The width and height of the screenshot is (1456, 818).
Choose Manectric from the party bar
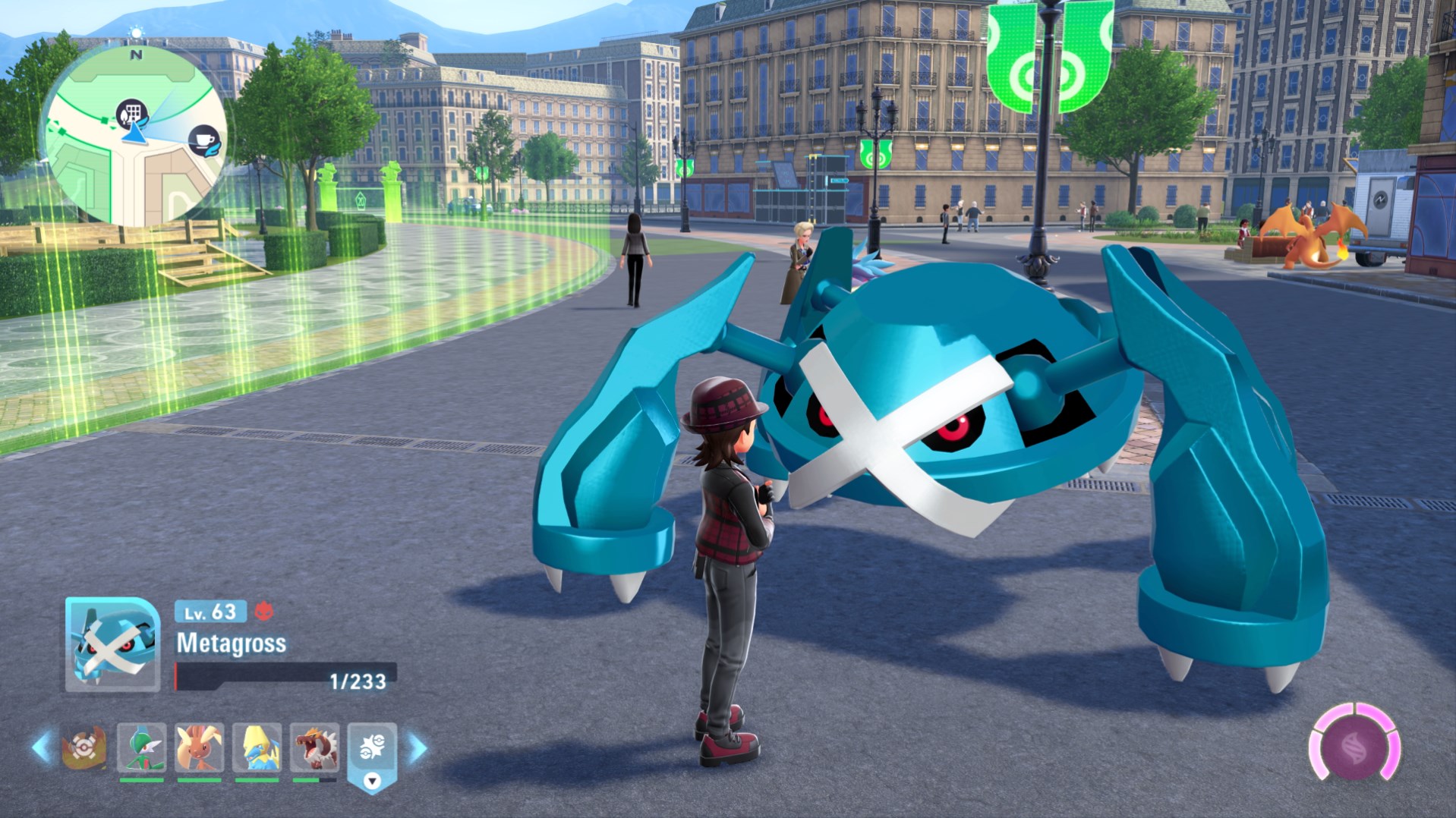[x=257, y=748]
